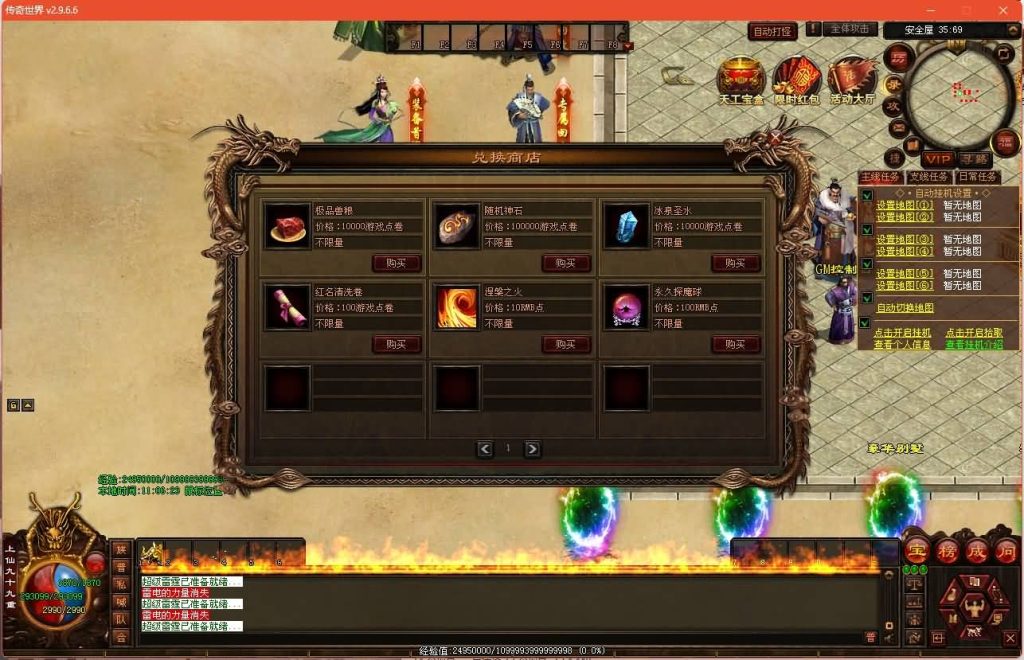Open the 寻路 pathfinding button
Image resolution: width=1024 pixels, height=660 pixels.
(974, 159)
